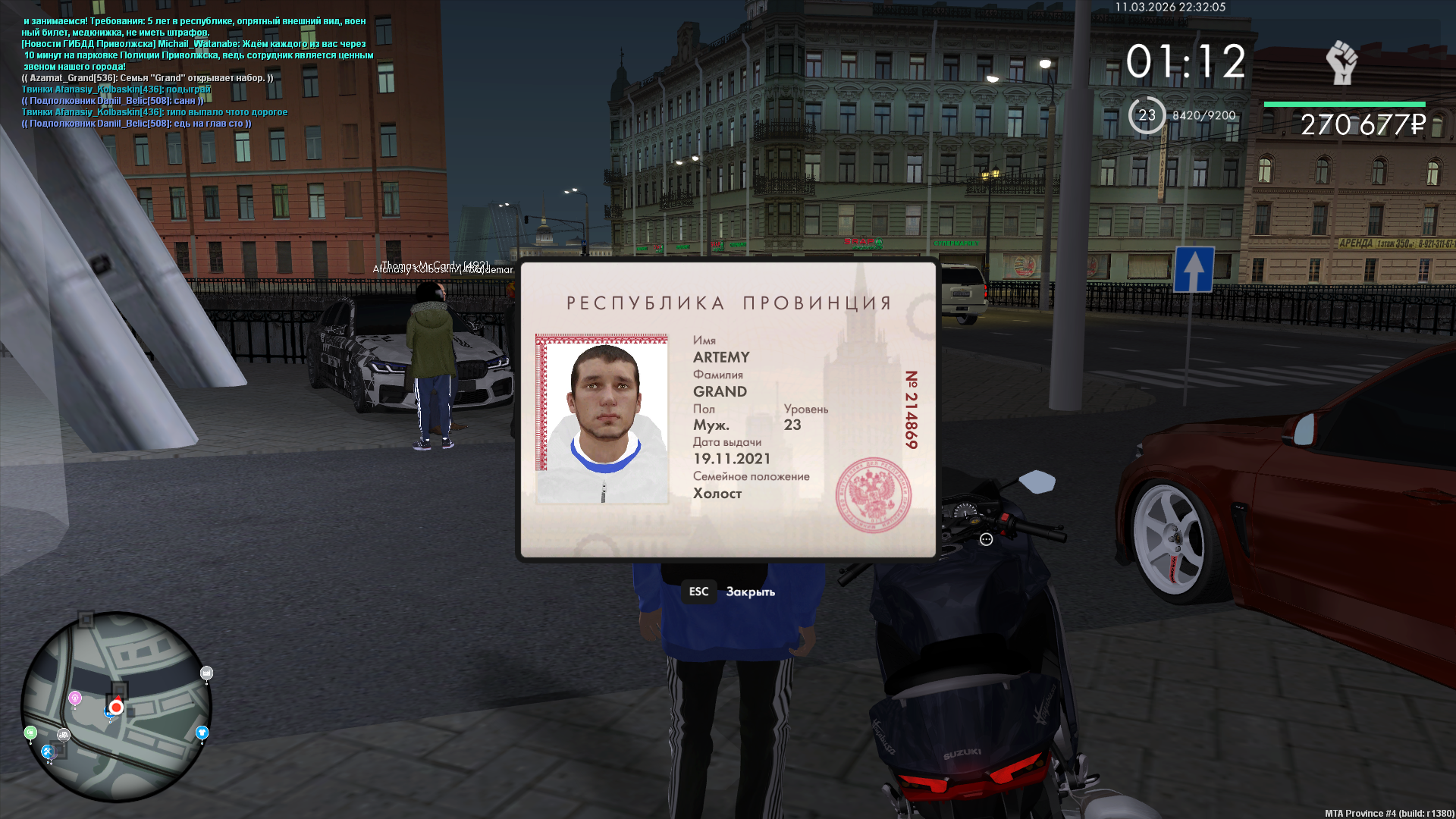
Task: Click the passport photo of Artemy Grand
Action: pyautogui.click(x=602, y=419)
